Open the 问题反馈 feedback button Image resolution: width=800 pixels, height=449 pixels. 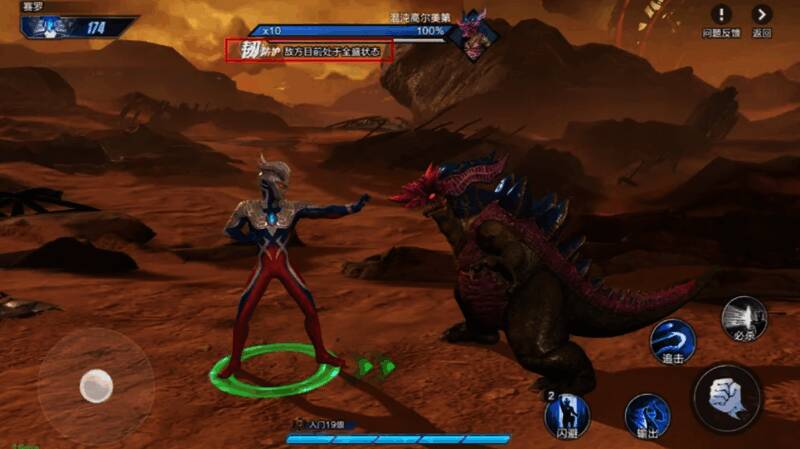721,15
